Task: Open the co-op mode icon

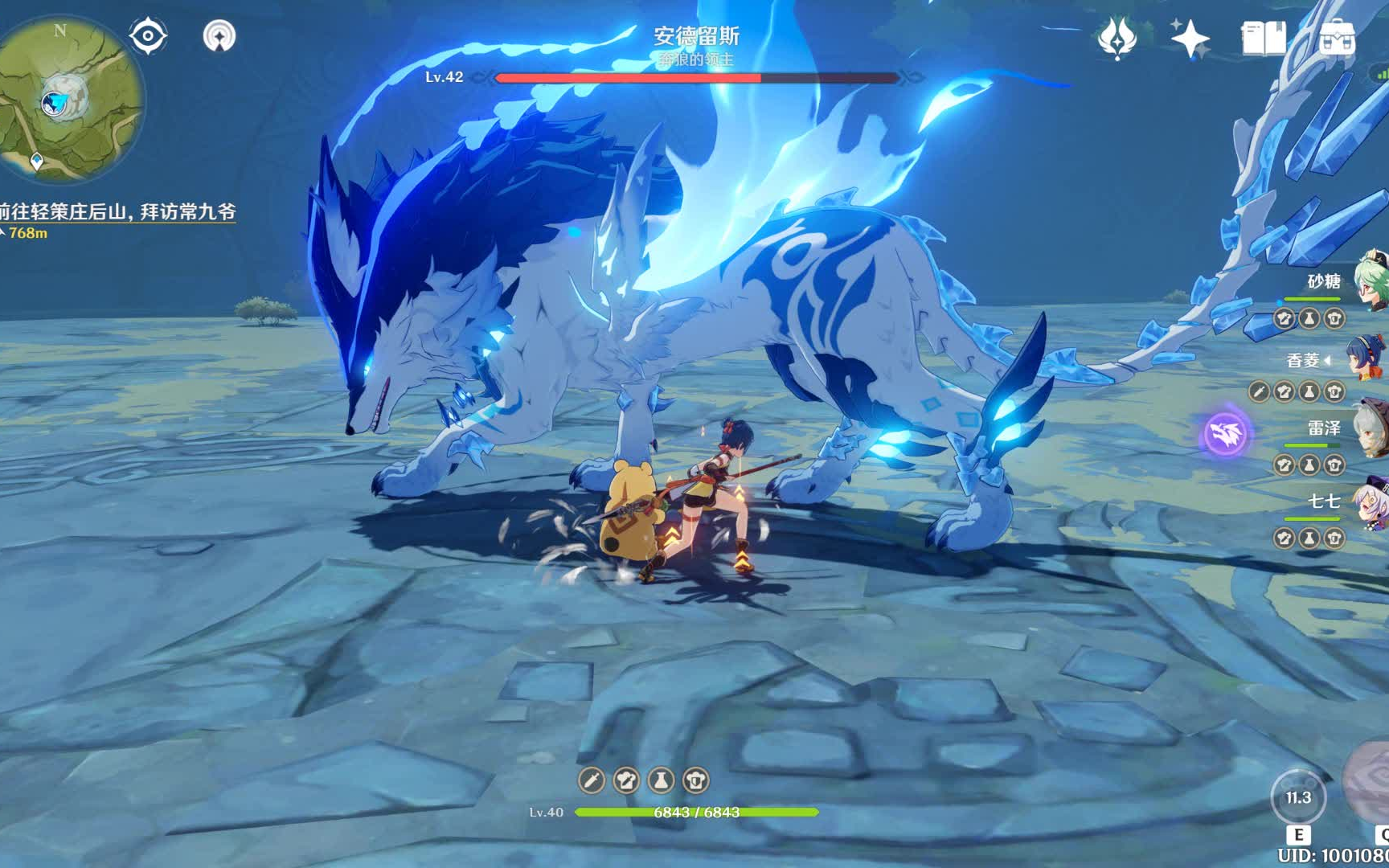Action: point(219,36)
